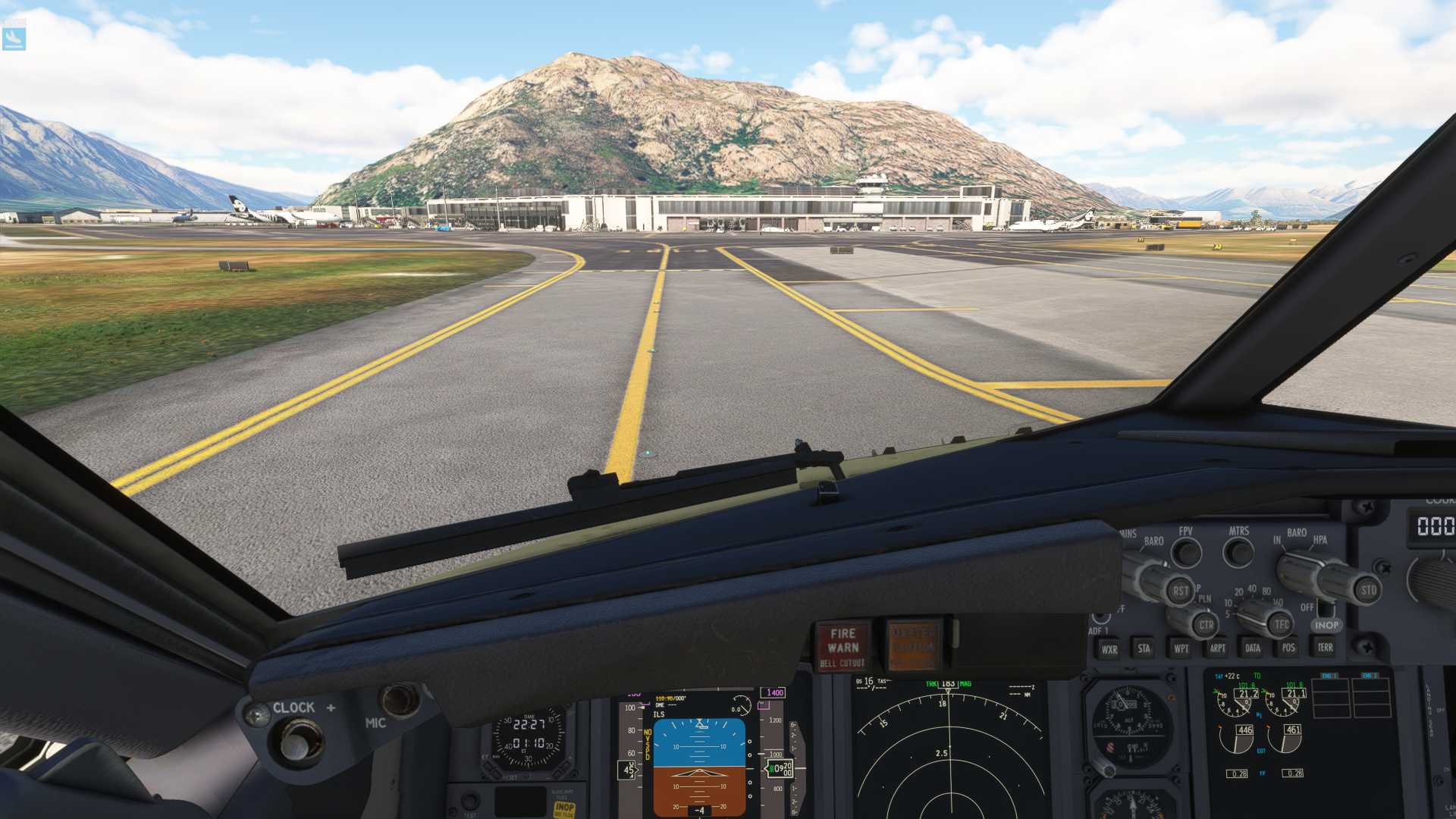Toggle the DATA display button
1456x819 pixels.
1253,648
